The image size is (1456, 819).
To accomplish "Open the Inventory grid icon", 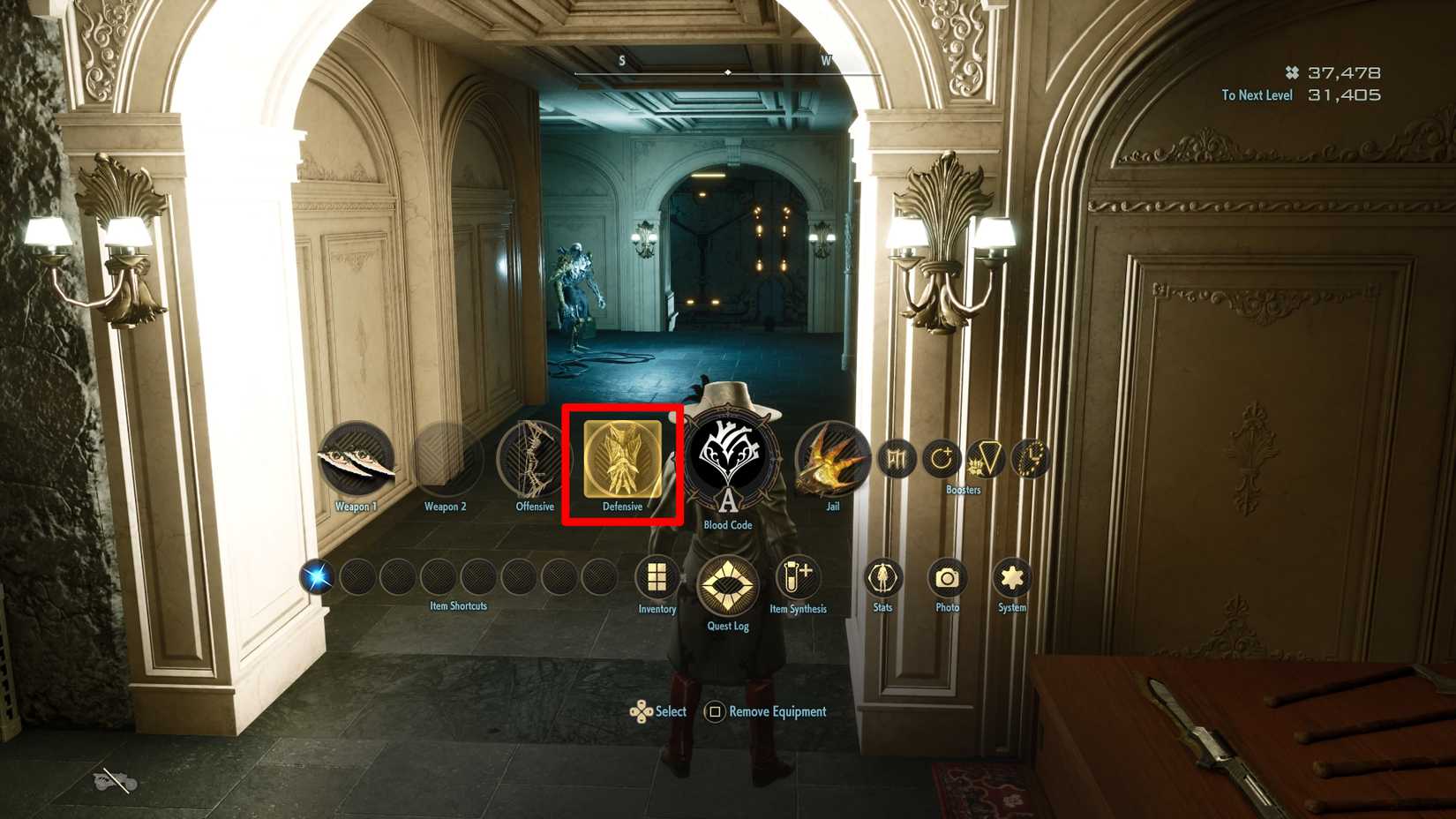I will click(x=657, y=578).
